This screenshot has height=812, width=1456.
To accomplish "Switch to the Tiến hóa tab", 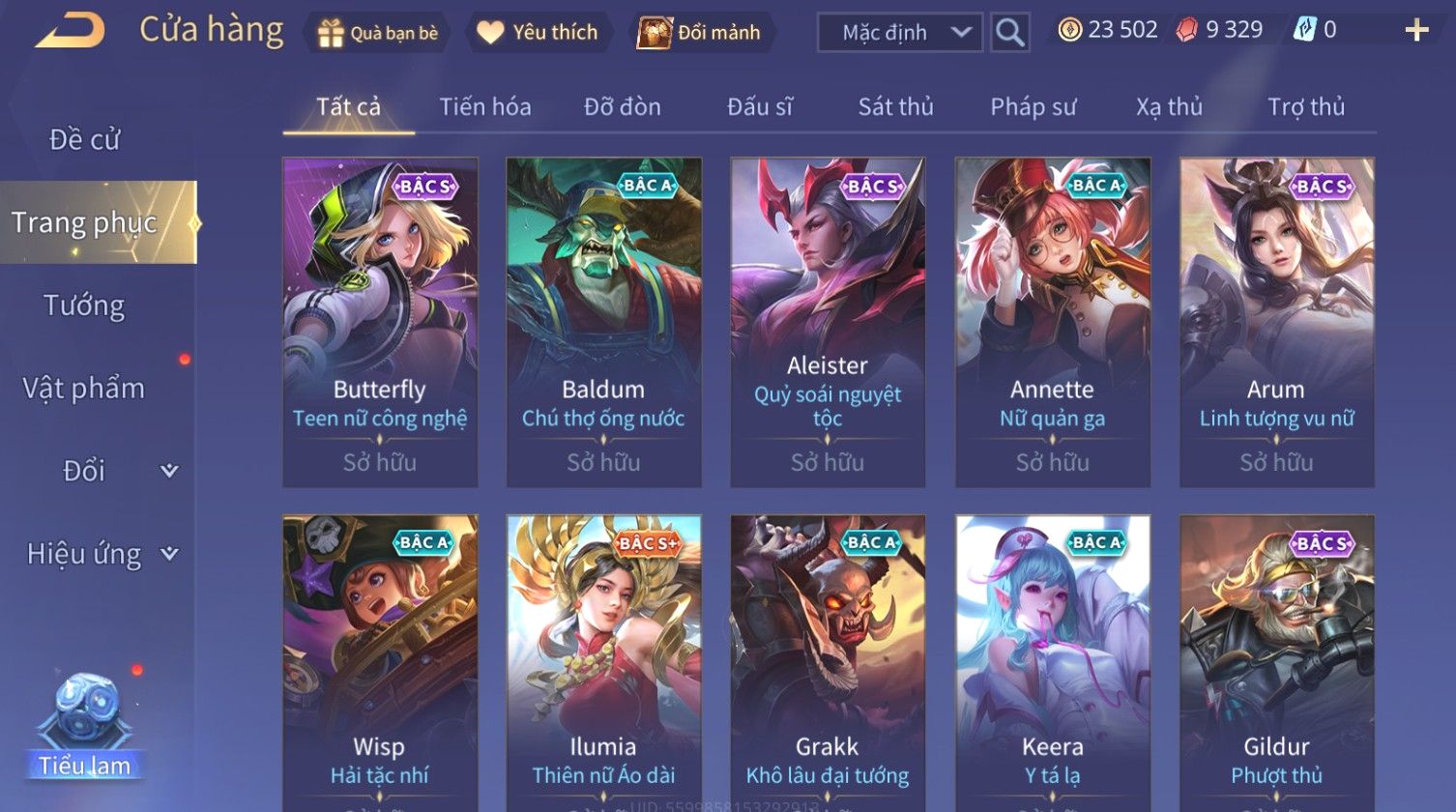I will tap(485, 106).
